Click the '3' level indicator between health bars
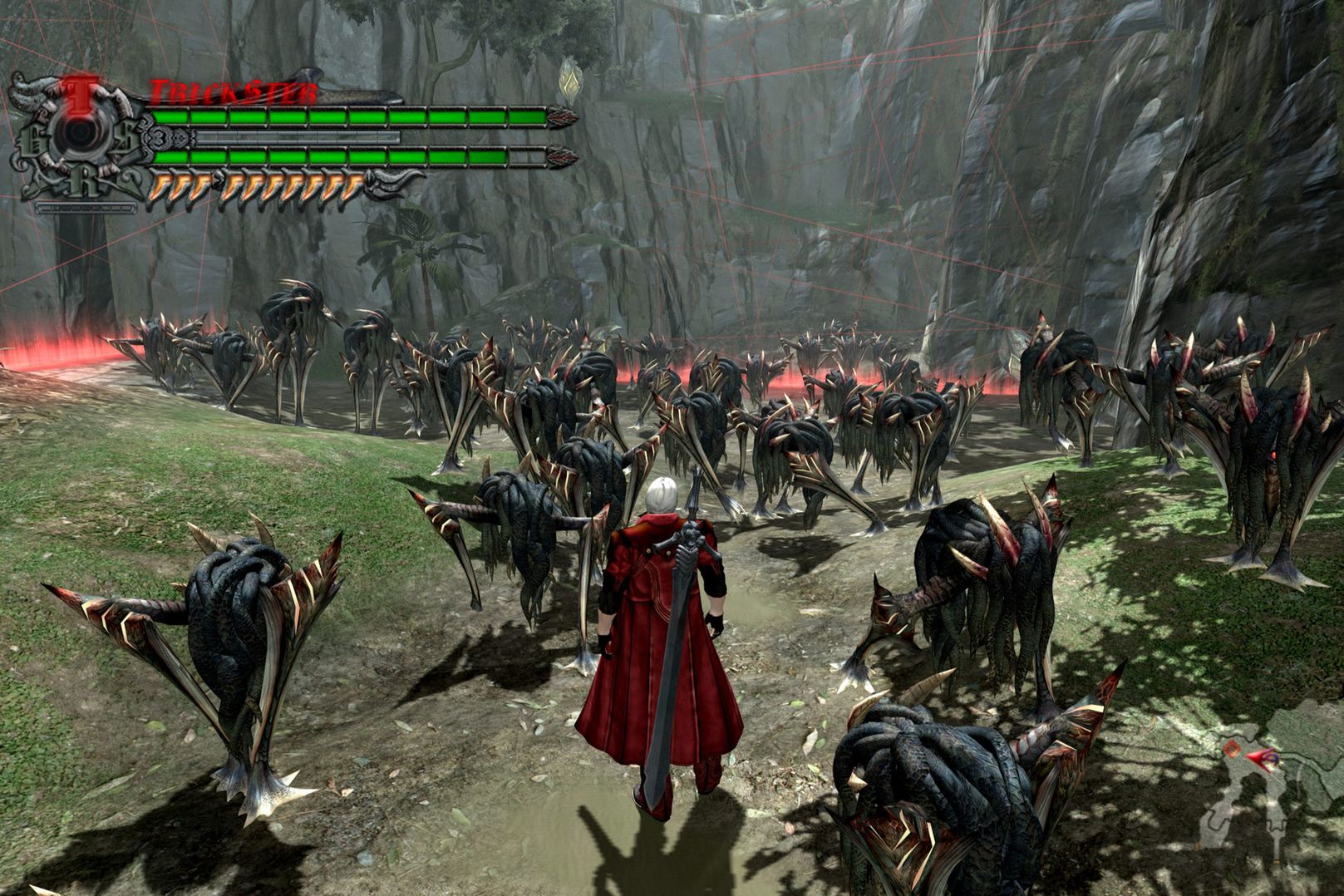 pyautogui.click(x=158, y=135)
